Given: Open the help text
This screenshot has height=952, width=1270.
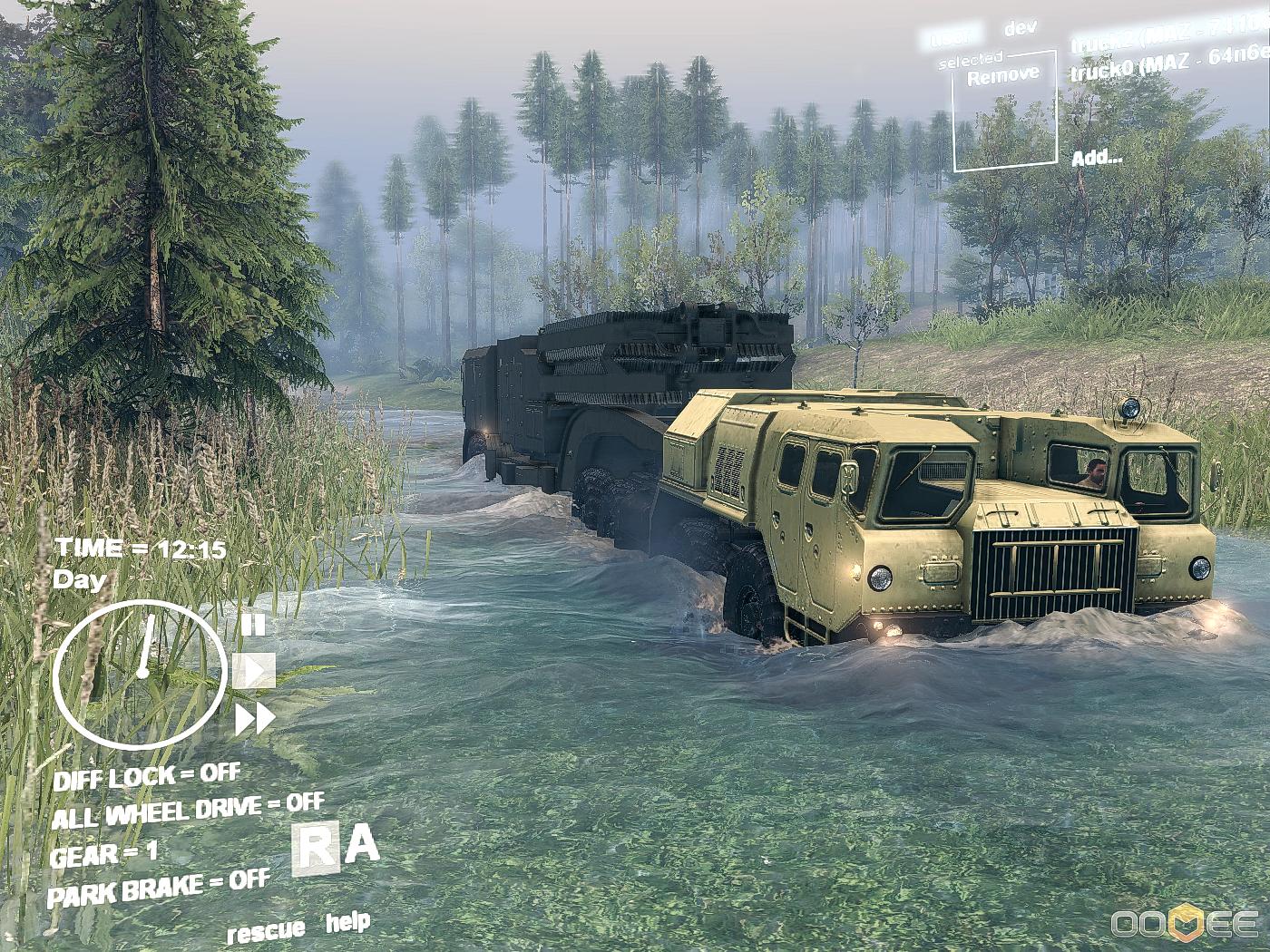Looking at the screenshot, I should (347, 923).
